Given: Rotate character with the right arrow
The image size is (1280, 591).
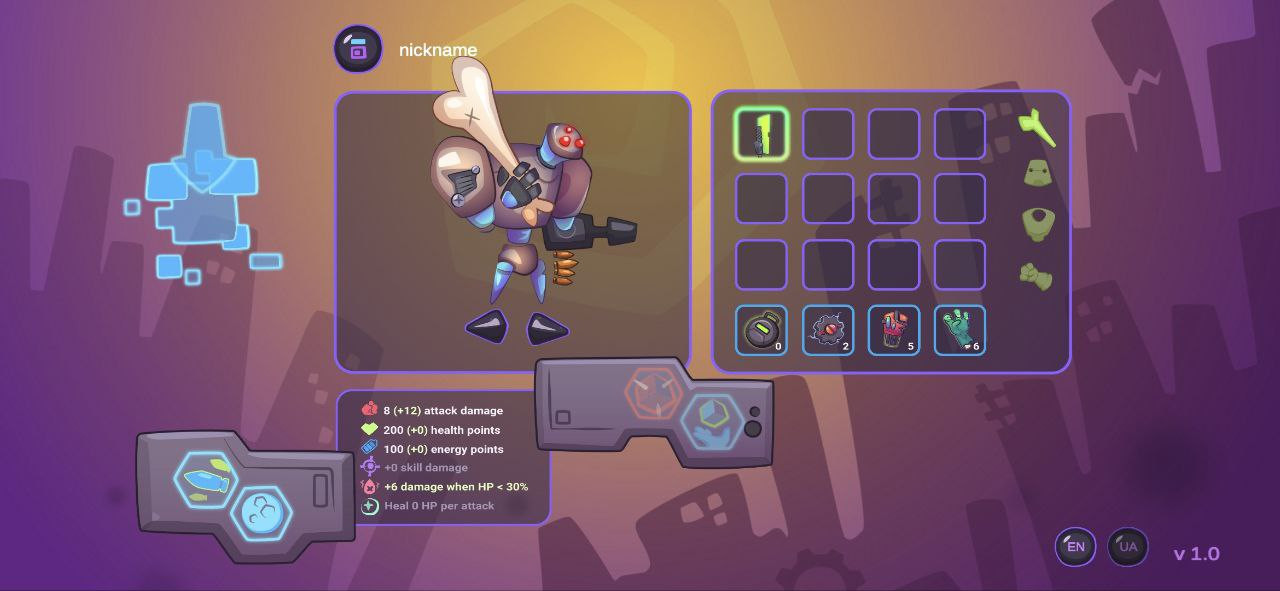Looking at the screenshot, I should point(547,328).
